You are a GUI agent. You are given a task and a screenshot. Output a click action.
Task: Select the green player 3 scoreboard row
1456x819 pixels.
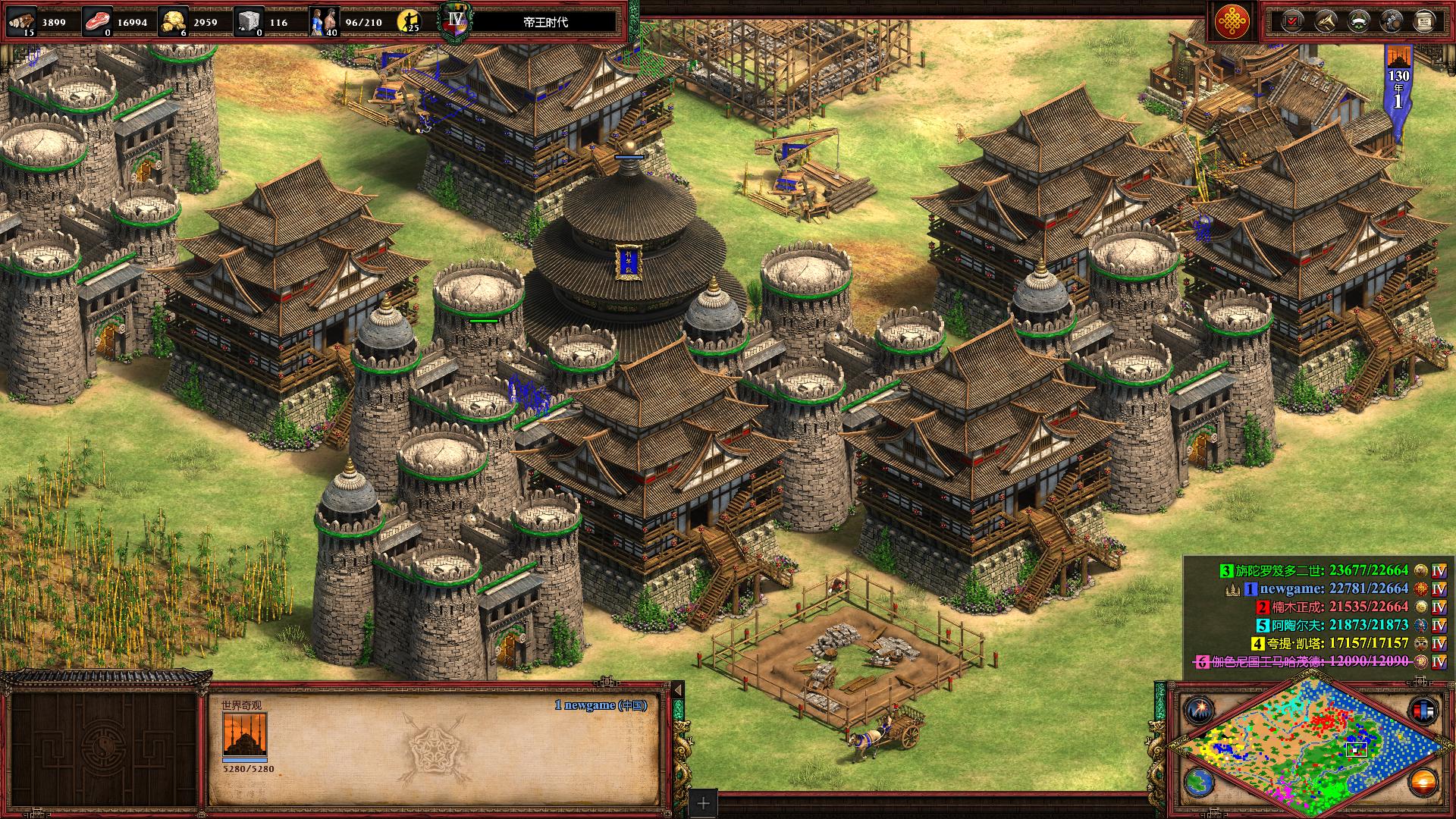[x=1321, y=570]
